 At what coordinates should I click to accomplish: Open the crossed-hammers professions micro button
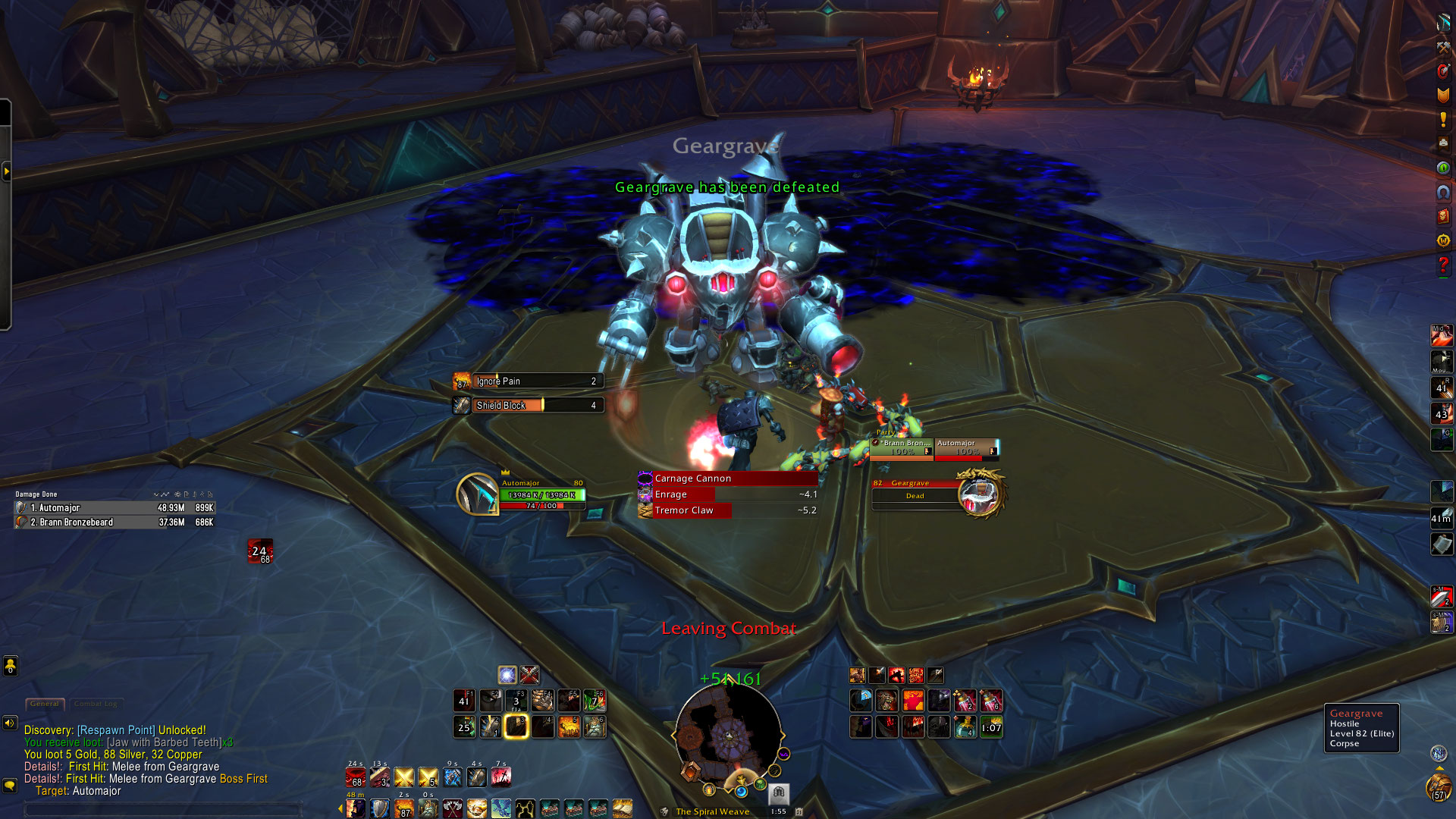pos(1443,47)
